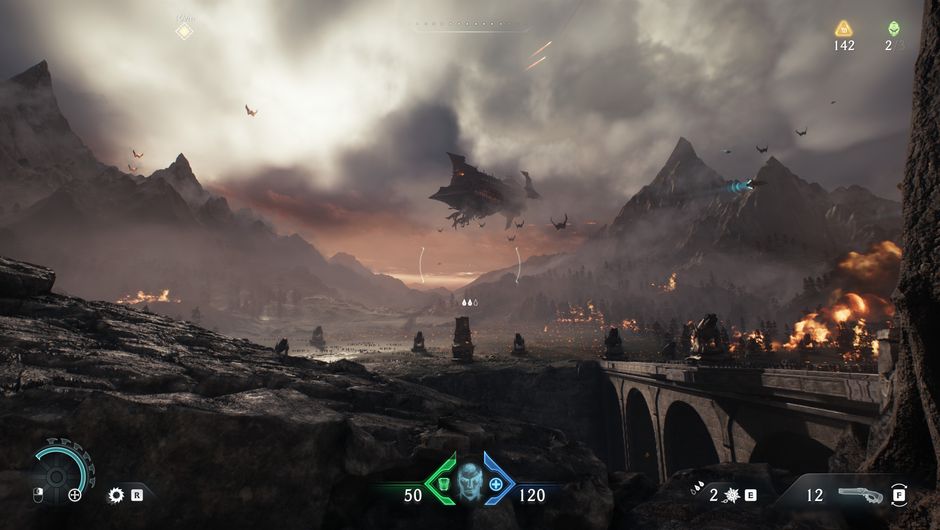Select the diamond objective marker
940x530 pixels.
pyautogui.click(x=184, y=31)
